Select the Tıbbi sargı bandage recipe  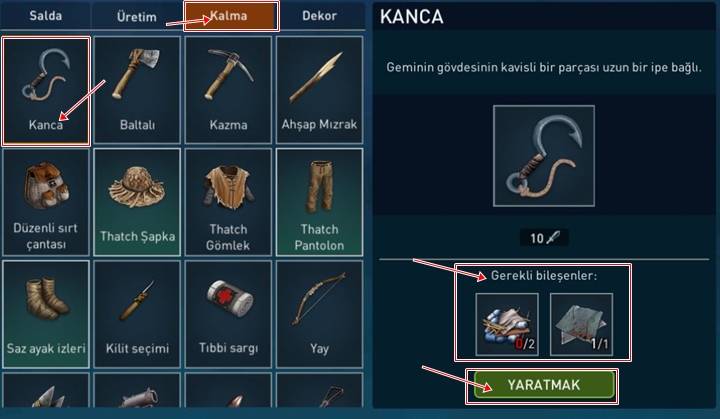[x=228, y=314]
